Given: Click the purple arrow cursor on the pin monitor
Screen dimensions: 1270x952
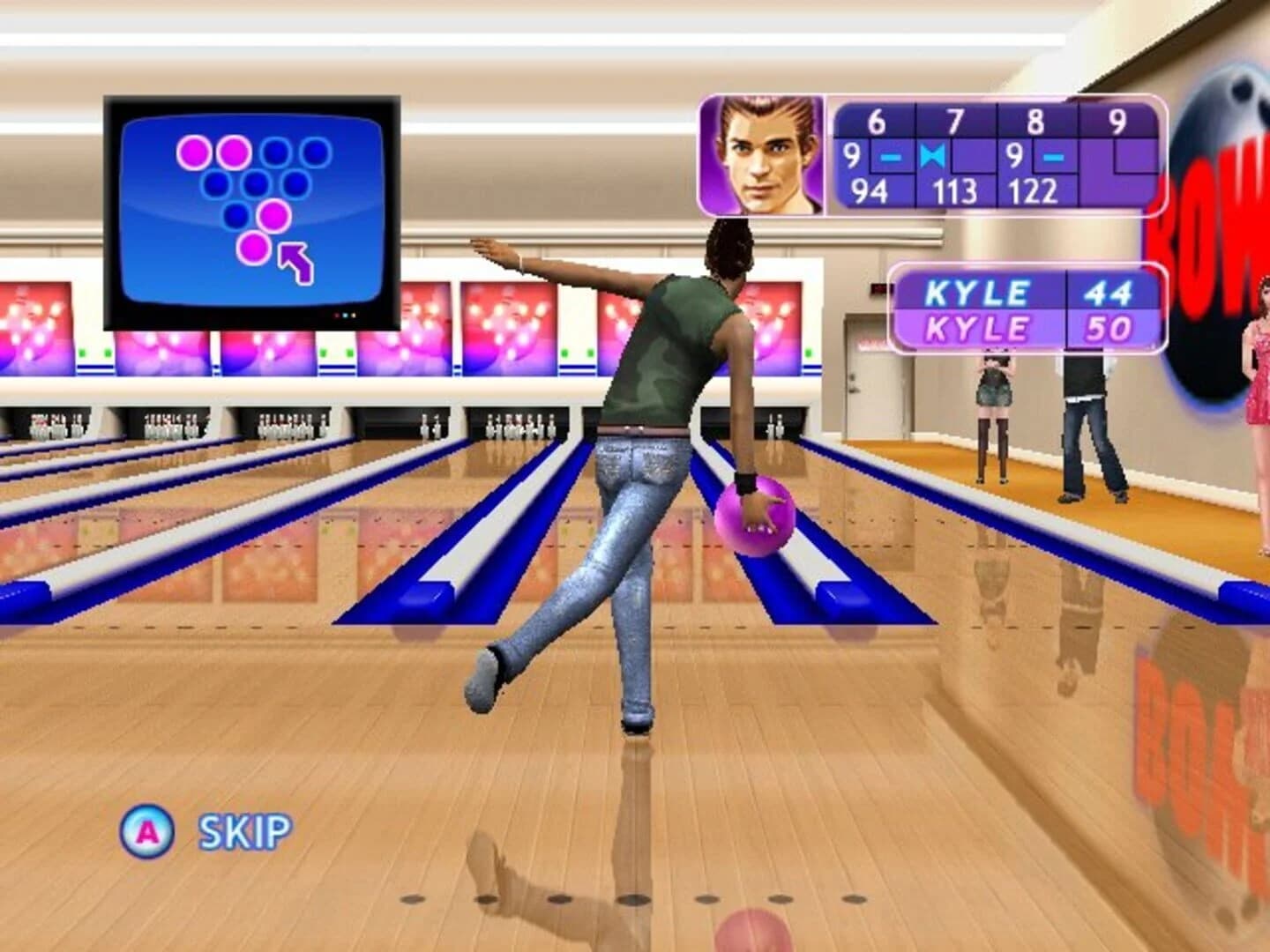Looking at the screenshot, I should click(296, 260).
